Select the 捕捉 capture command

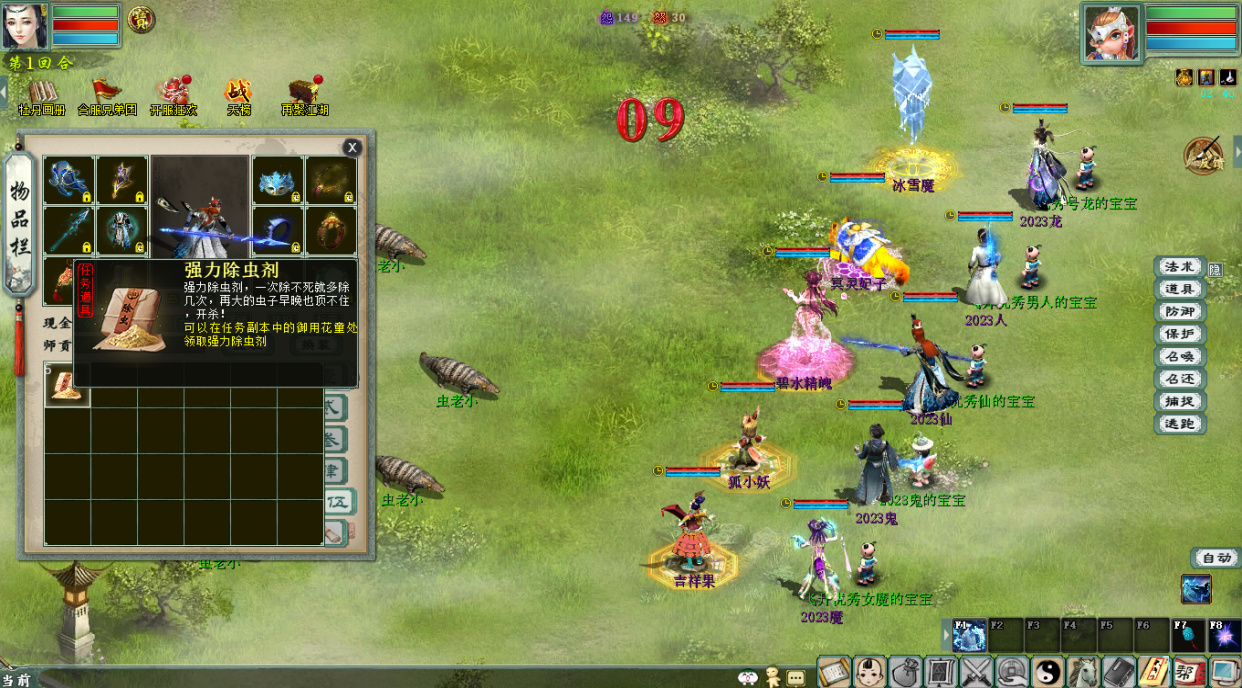(1179, 402)
